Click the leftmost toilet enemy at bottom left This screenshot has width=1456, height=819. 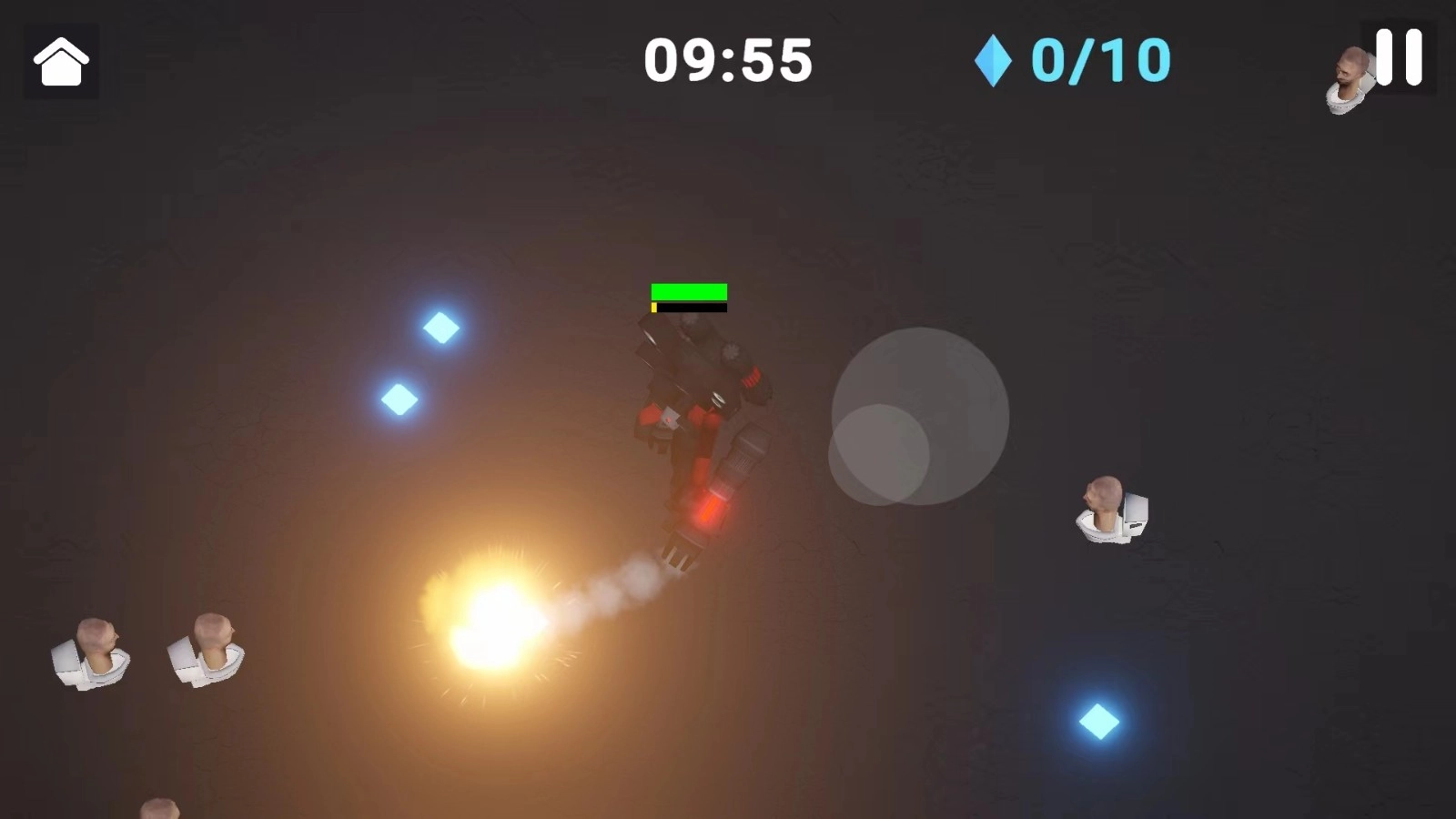click(89, 651)
